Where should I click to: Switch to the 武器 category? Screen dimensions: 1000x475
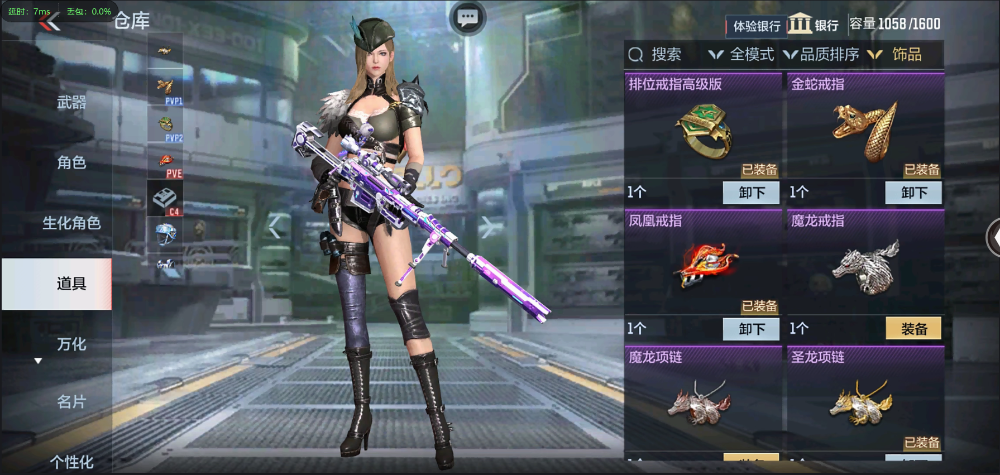pos(71,102)
